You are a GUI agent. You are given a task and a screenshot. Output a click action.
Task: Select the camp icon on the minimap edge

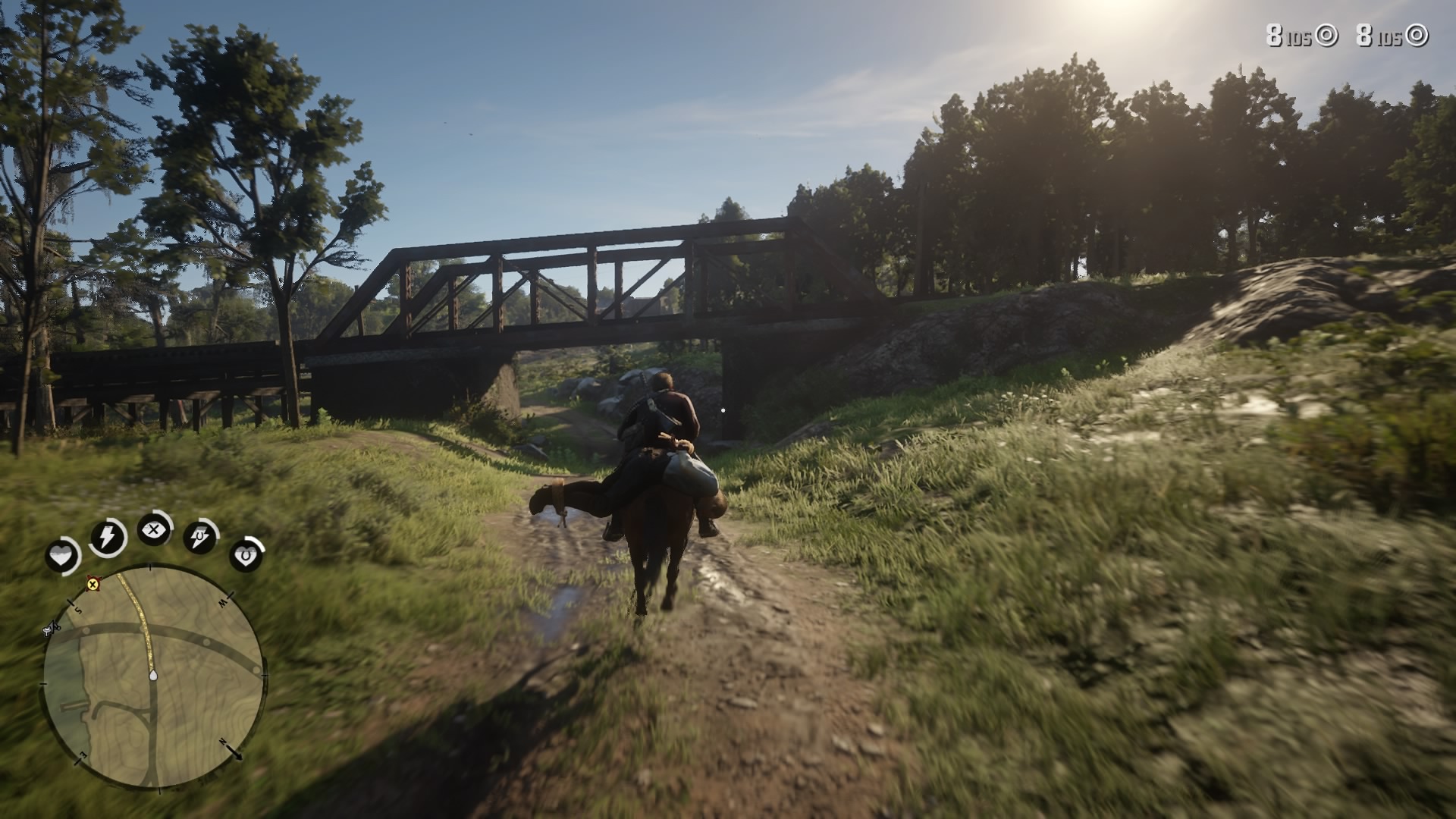tap(51, 629)
